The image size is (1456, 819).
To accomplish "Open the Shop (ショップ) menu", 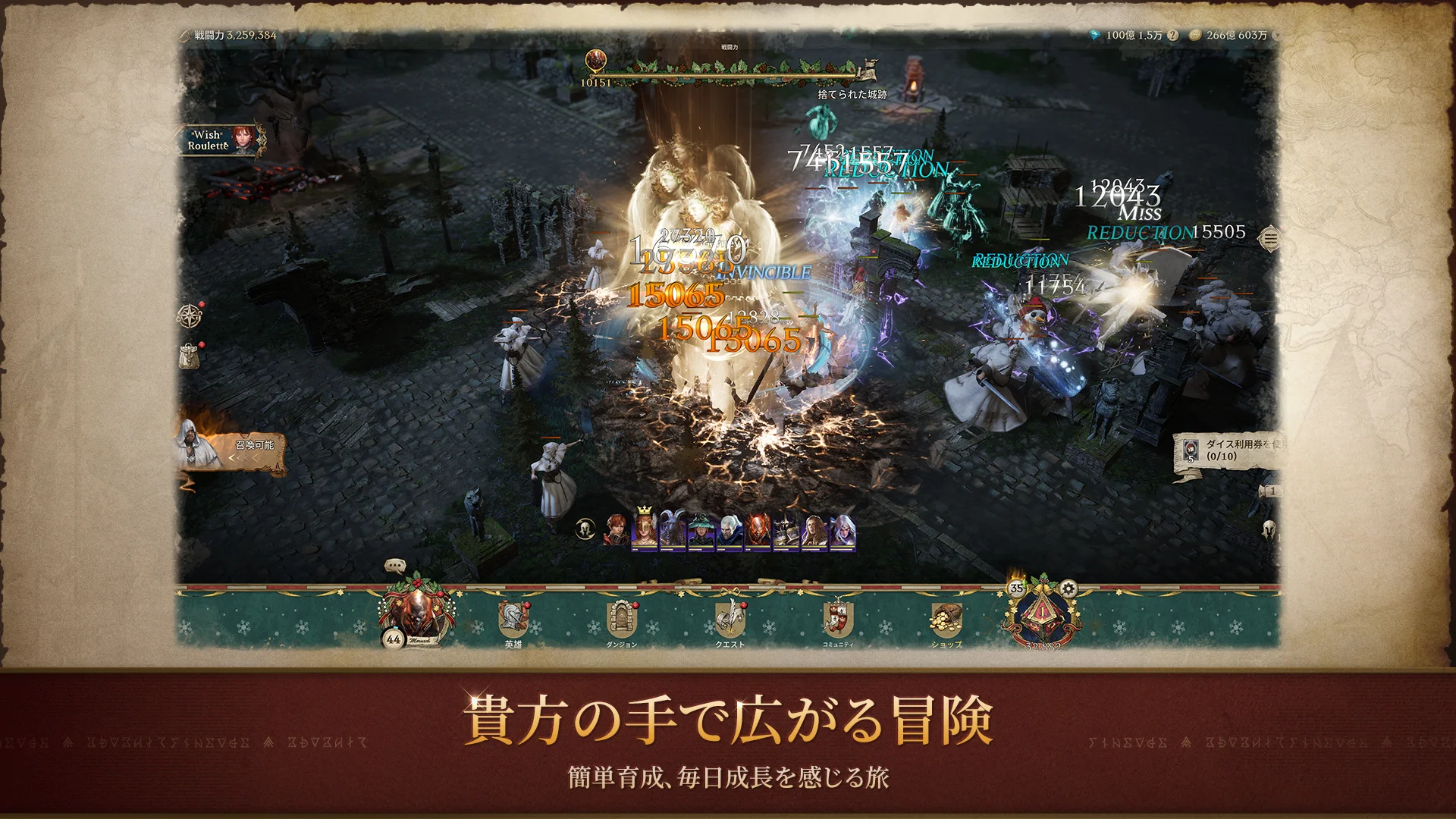I will [946, 620].
